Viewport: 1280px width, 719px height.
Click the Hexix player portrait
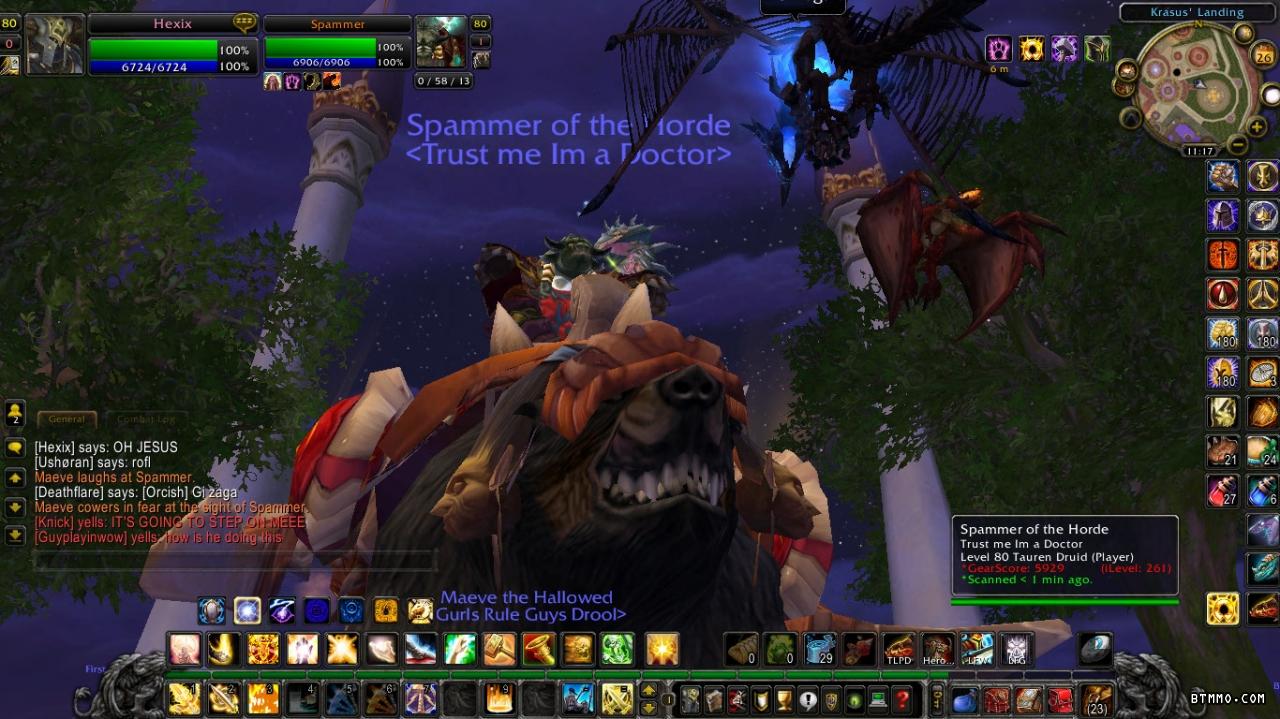tap(54, 45)
